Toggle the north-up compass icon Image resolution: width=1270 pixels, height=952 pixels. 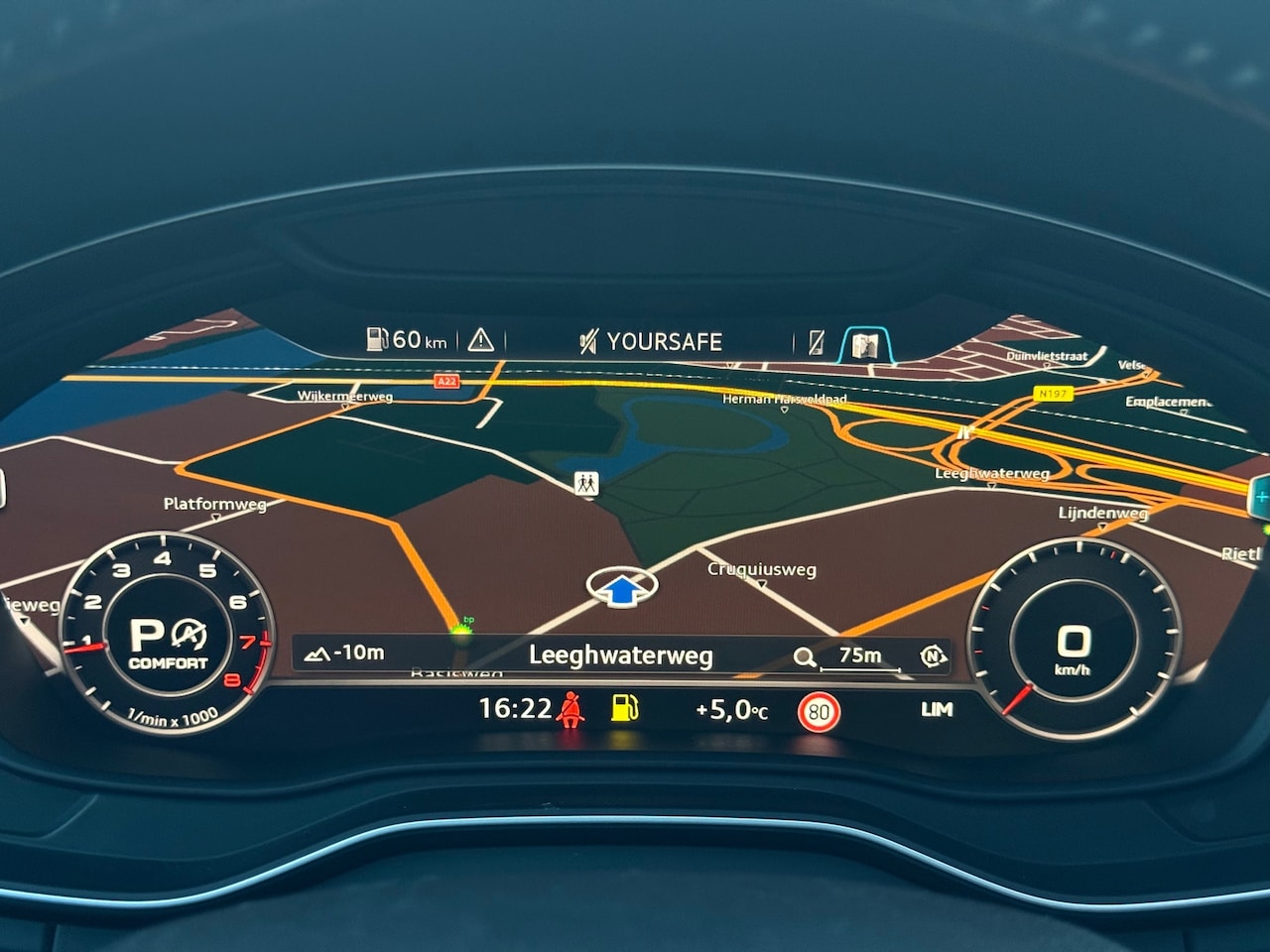932,655
